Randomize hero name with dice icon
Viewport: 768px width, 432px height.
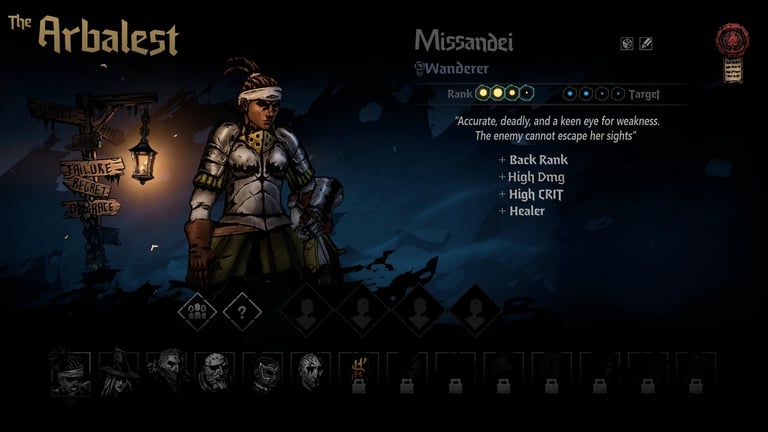[x=627, y=43]
